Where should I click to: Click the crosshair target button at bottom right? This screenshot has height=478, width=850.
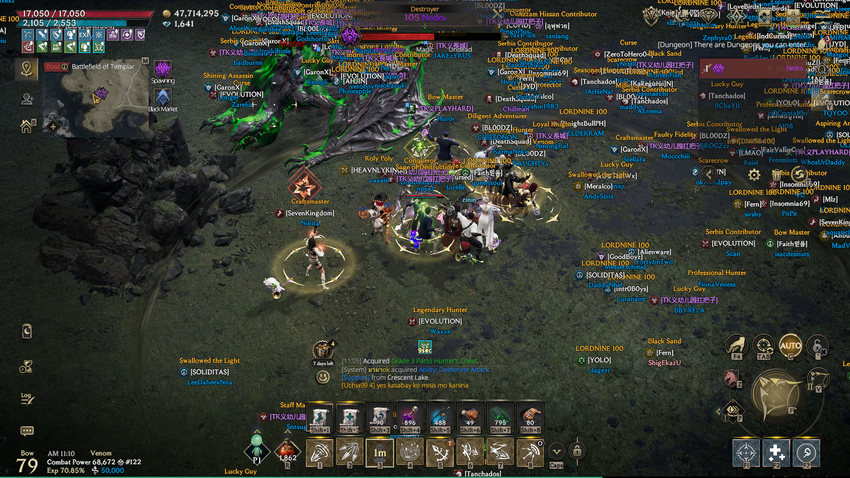[x=746, y=453]
